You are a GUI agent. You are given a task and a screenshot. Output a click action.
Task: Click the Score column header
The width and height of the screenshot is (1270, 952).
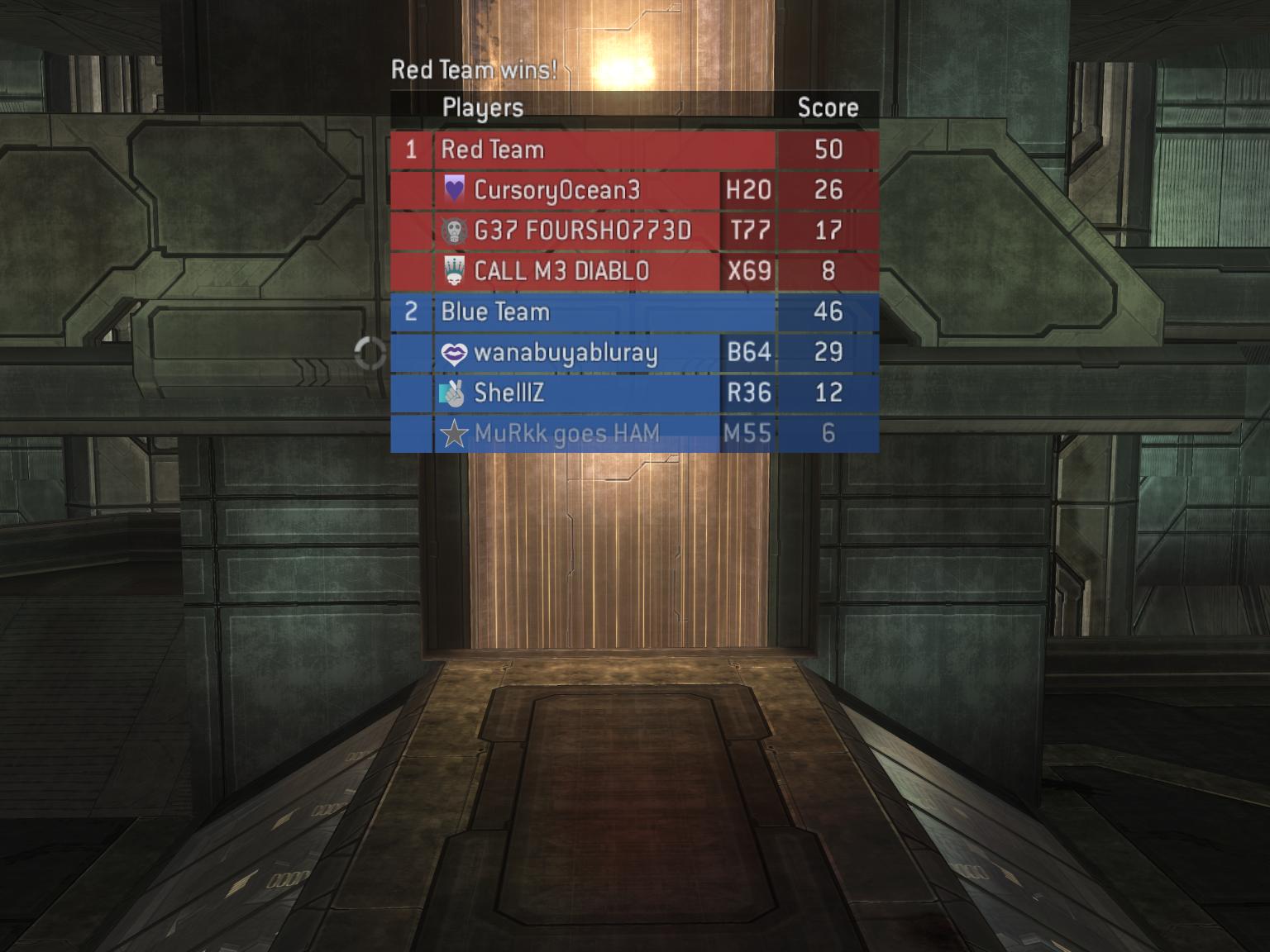tap(828, 107)
